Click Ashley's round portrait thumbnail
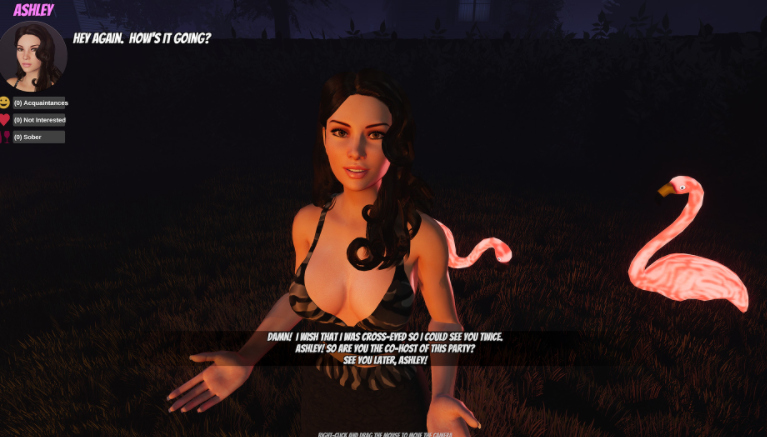Viewport: 767px width, 437px height. (34, 55)
